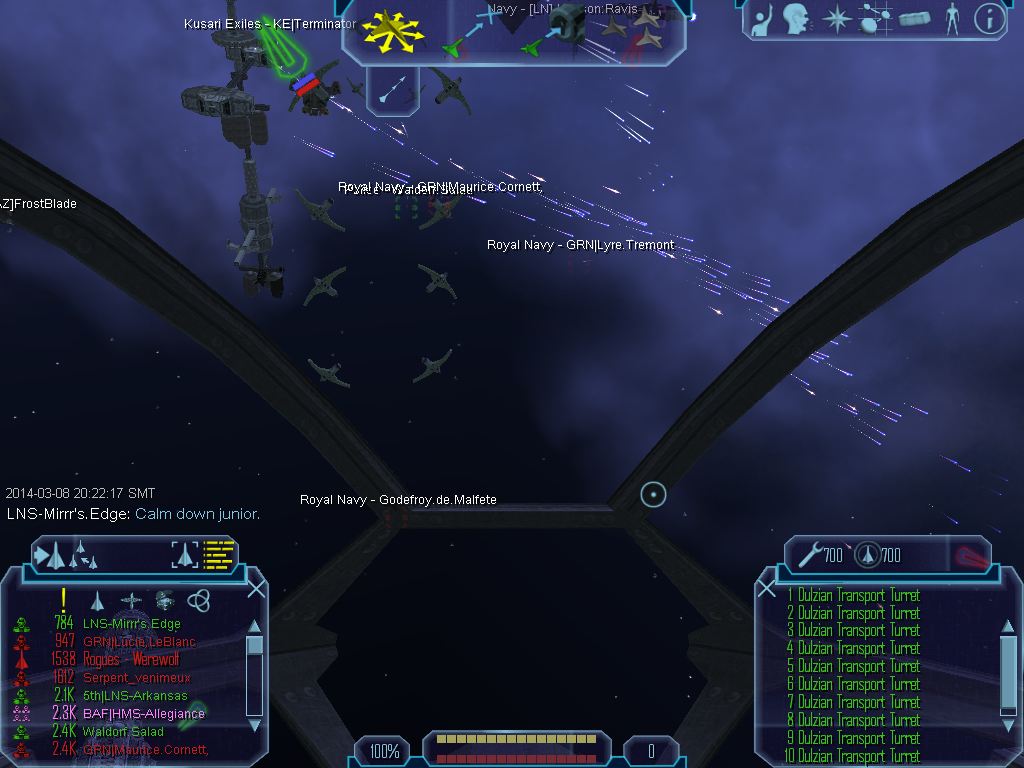
Task: Open chat with the talking head icon
Action: coord(796,19)
